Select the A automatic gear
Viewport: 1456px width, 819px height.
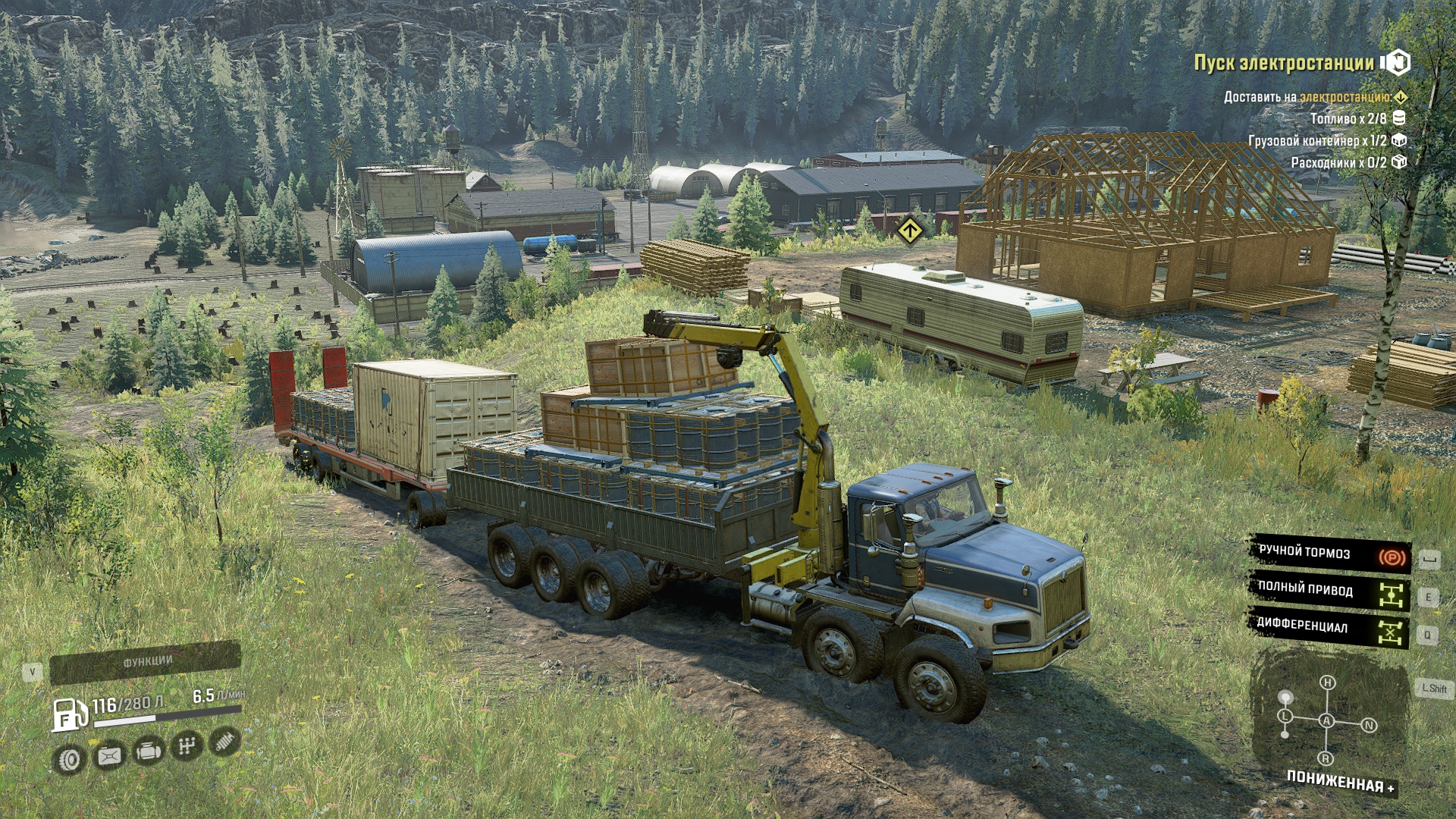1327,720
